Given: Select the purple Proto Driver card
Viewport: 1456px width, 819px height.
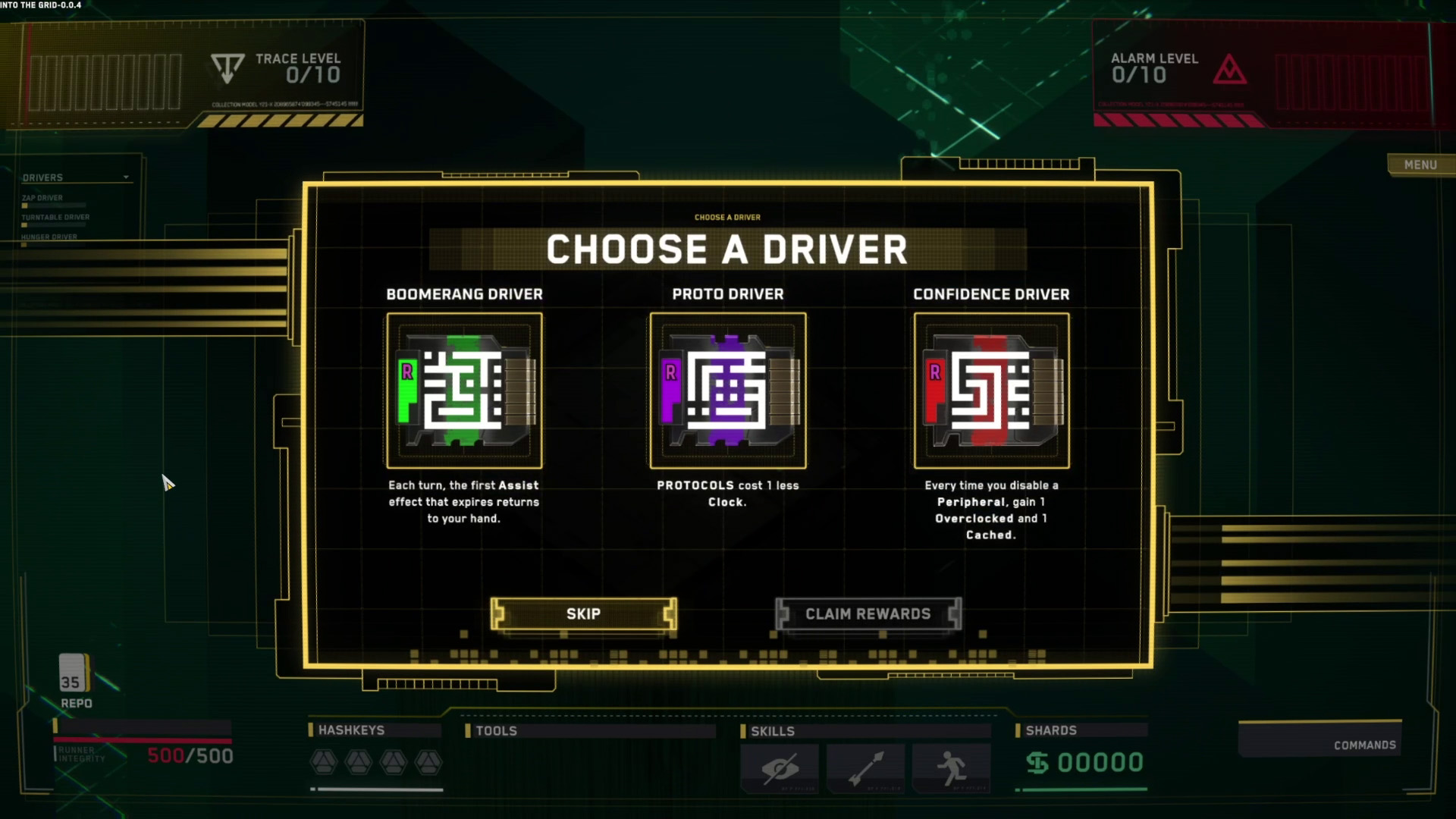Looking at the screenshot, I should (x=727, y=391).
